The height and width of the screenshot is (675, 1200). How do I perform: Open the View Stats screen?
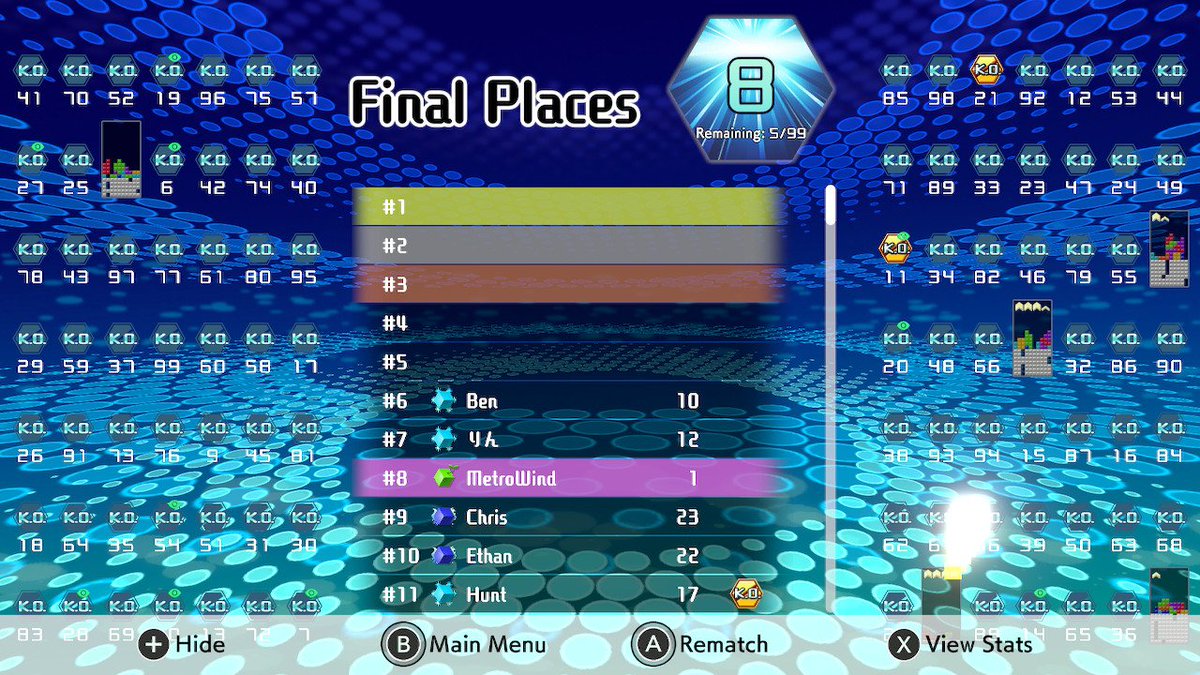(x=961, y=644)
